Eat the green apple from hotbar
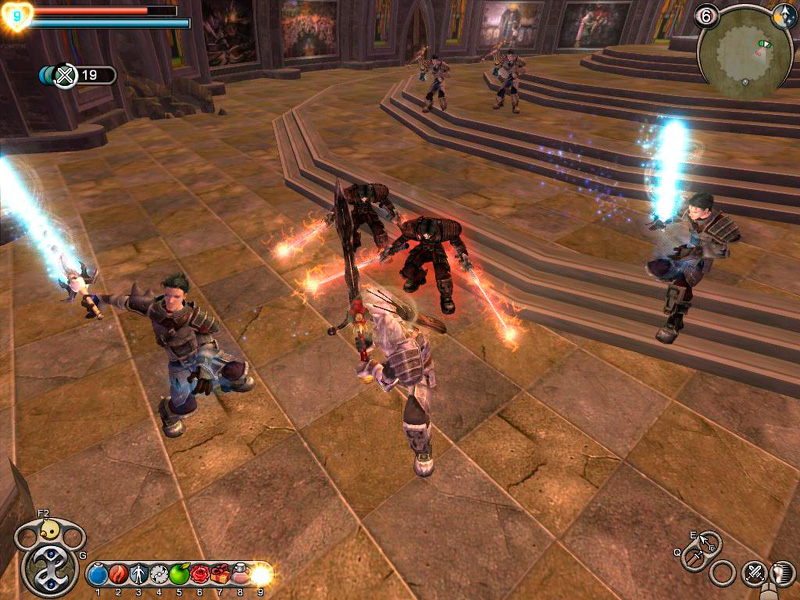Image resolution: width=800 pixels, height=600 pixels. click(x=179, y=574)
